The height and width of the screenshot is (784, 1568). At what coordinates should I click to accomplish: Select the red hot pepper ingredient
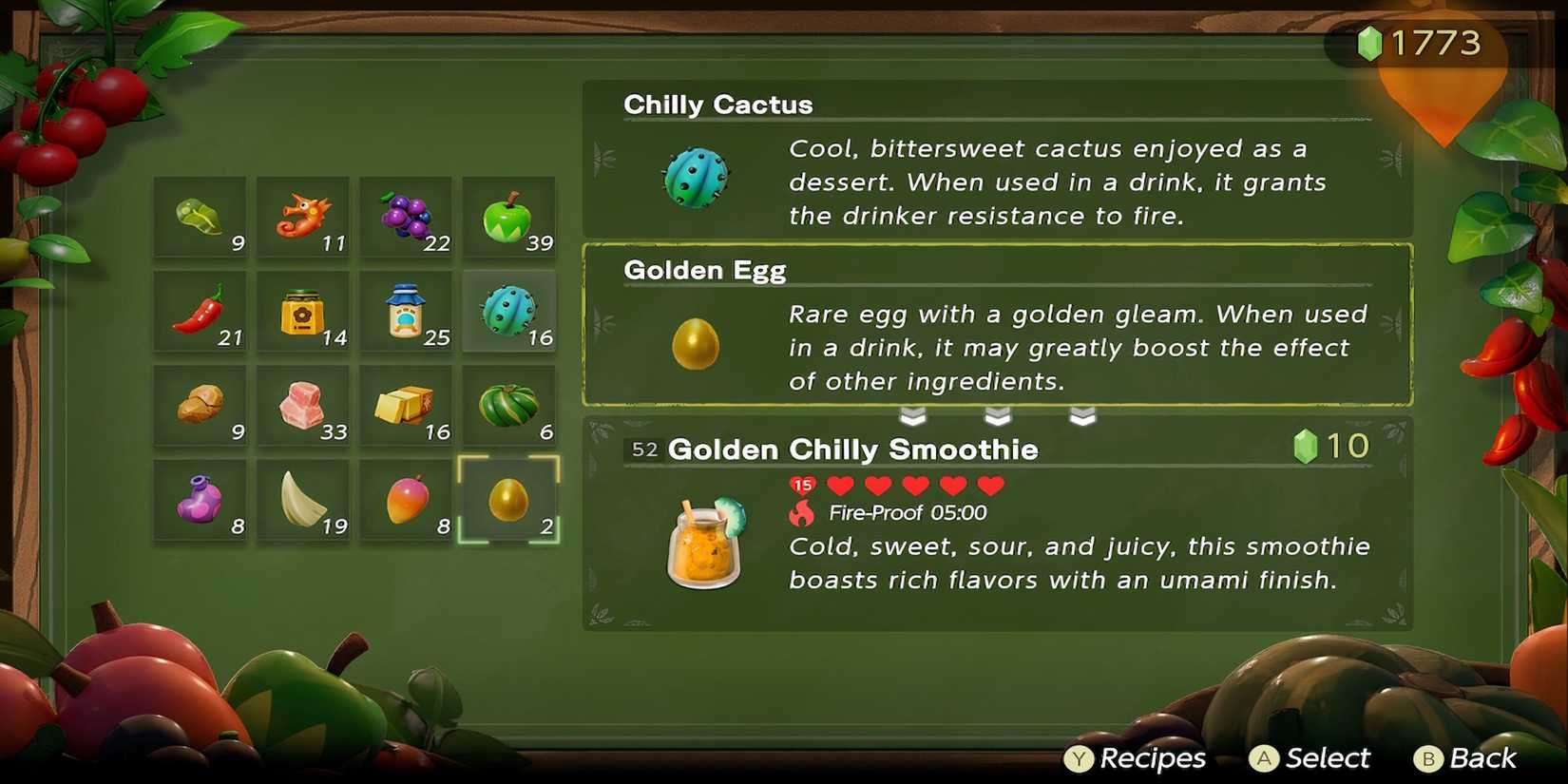[x=201, y=311]
